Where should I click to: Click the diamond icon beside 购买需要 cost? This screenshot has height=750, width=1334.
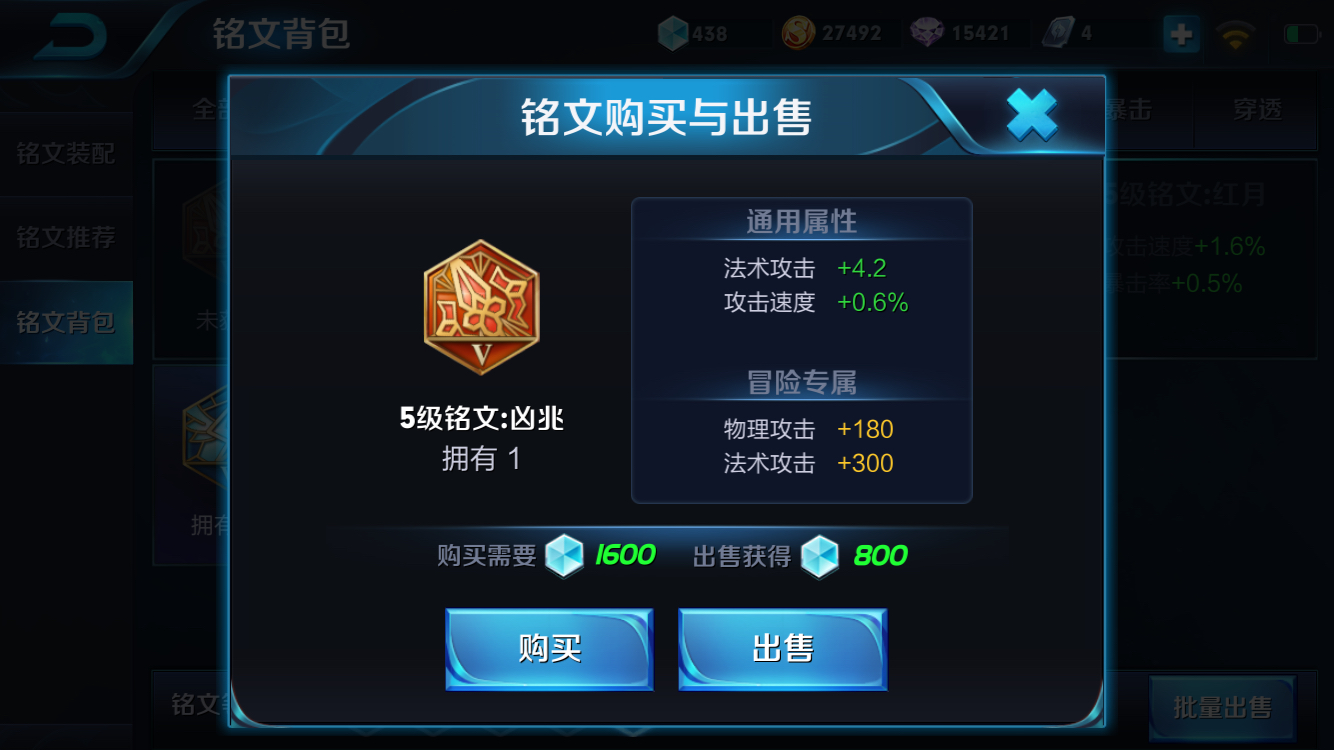tap(563, 555)
